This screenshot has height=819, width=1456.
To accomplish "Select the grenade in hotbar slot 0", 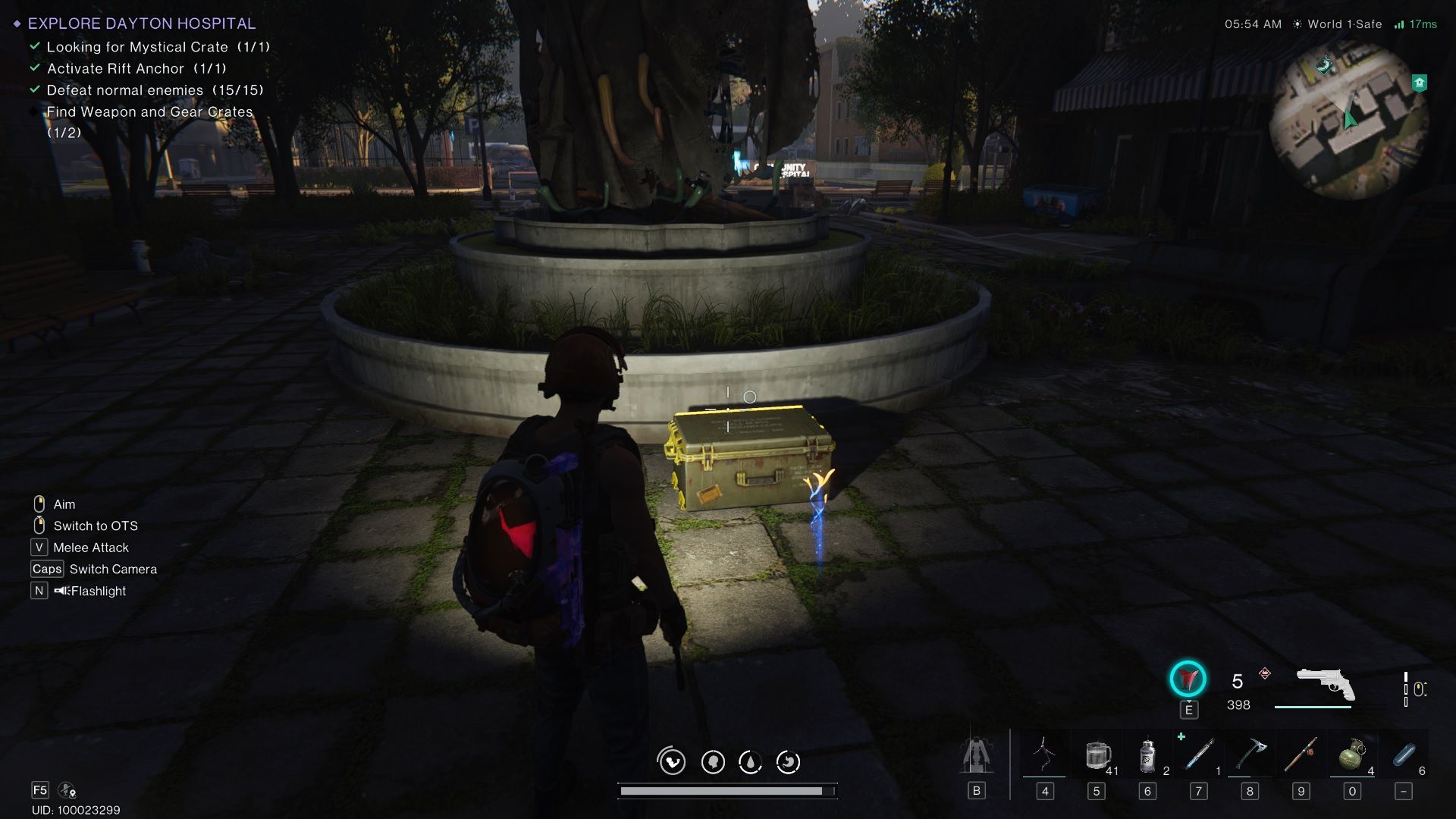I will coord(1352,755).
